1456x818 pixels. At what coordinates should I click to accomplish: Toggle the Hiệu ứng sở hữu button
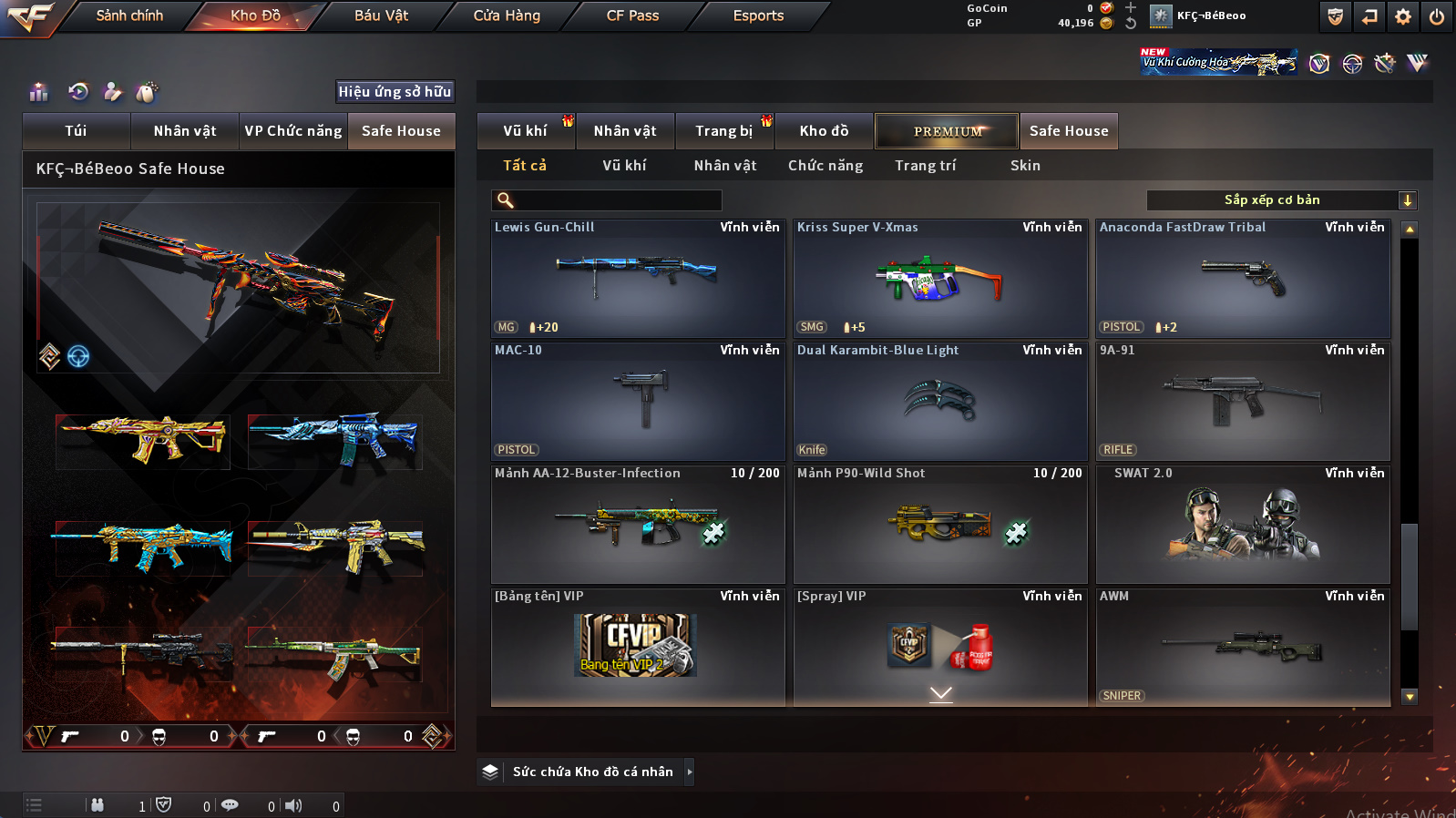[x=395, y=92]
